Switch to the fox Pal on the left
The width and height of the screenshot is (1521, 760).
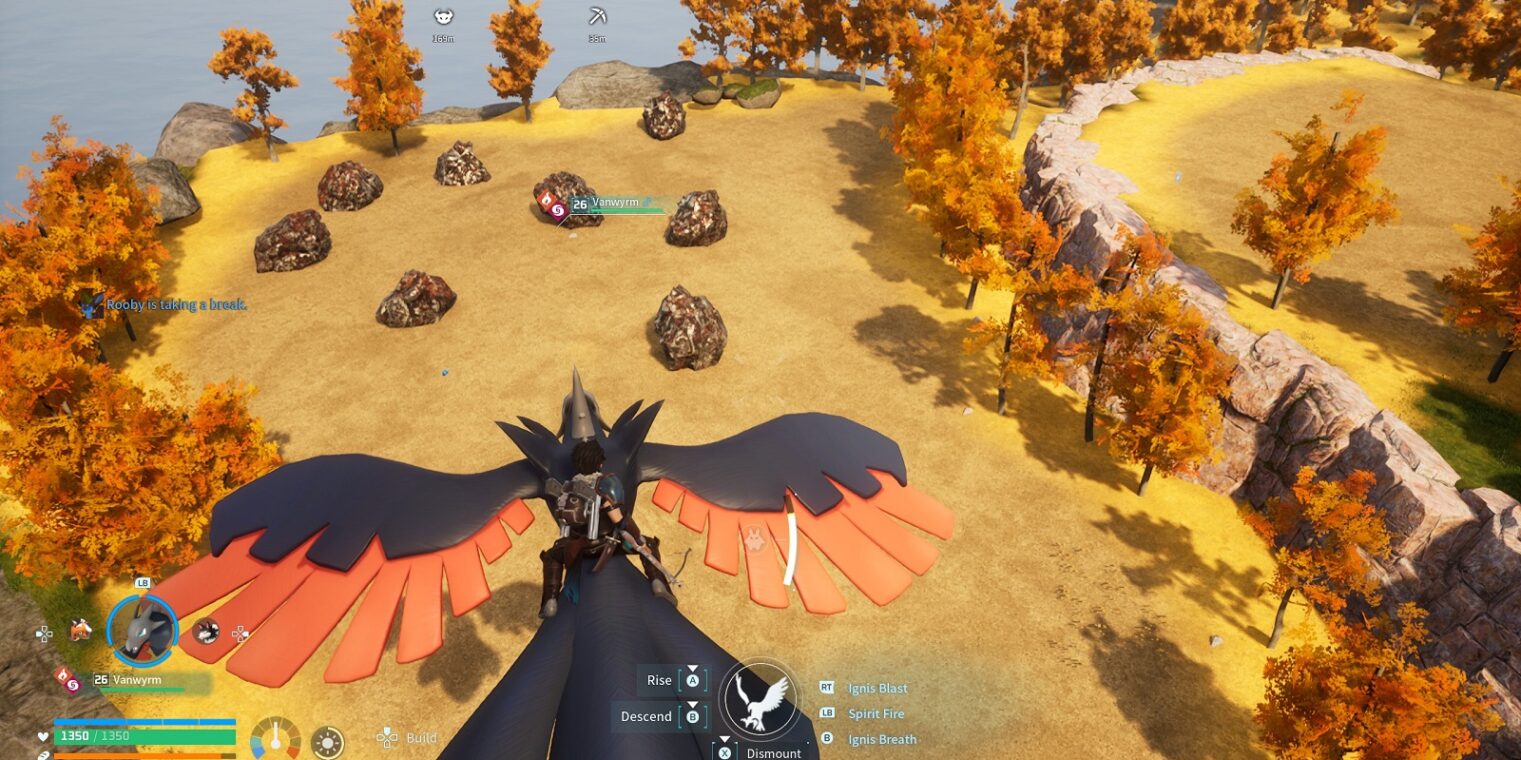coord(80,630)
